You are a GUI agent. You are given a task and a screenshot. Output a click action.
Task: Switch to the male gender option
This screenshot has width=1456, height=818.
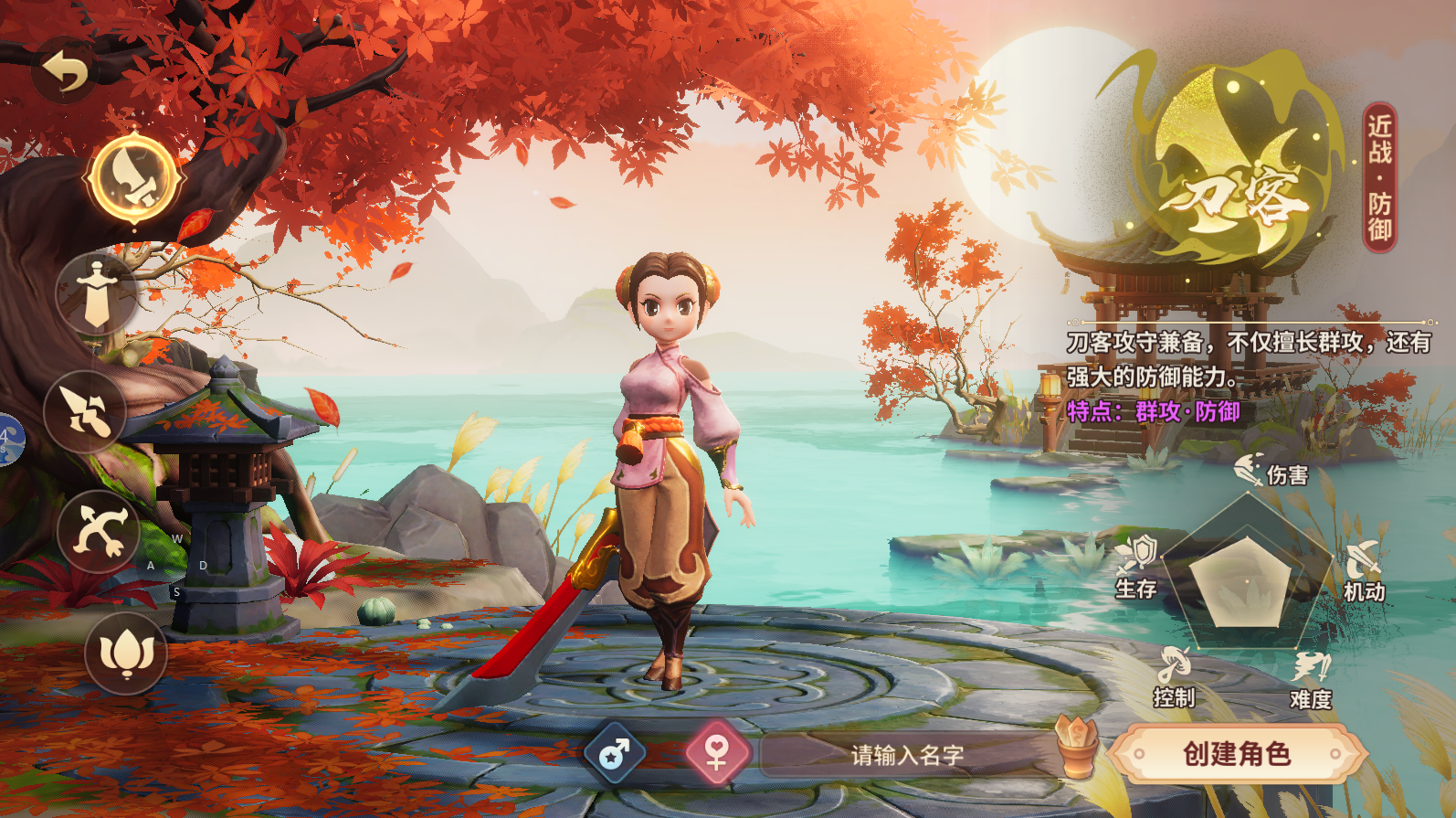tap(615, 754)
